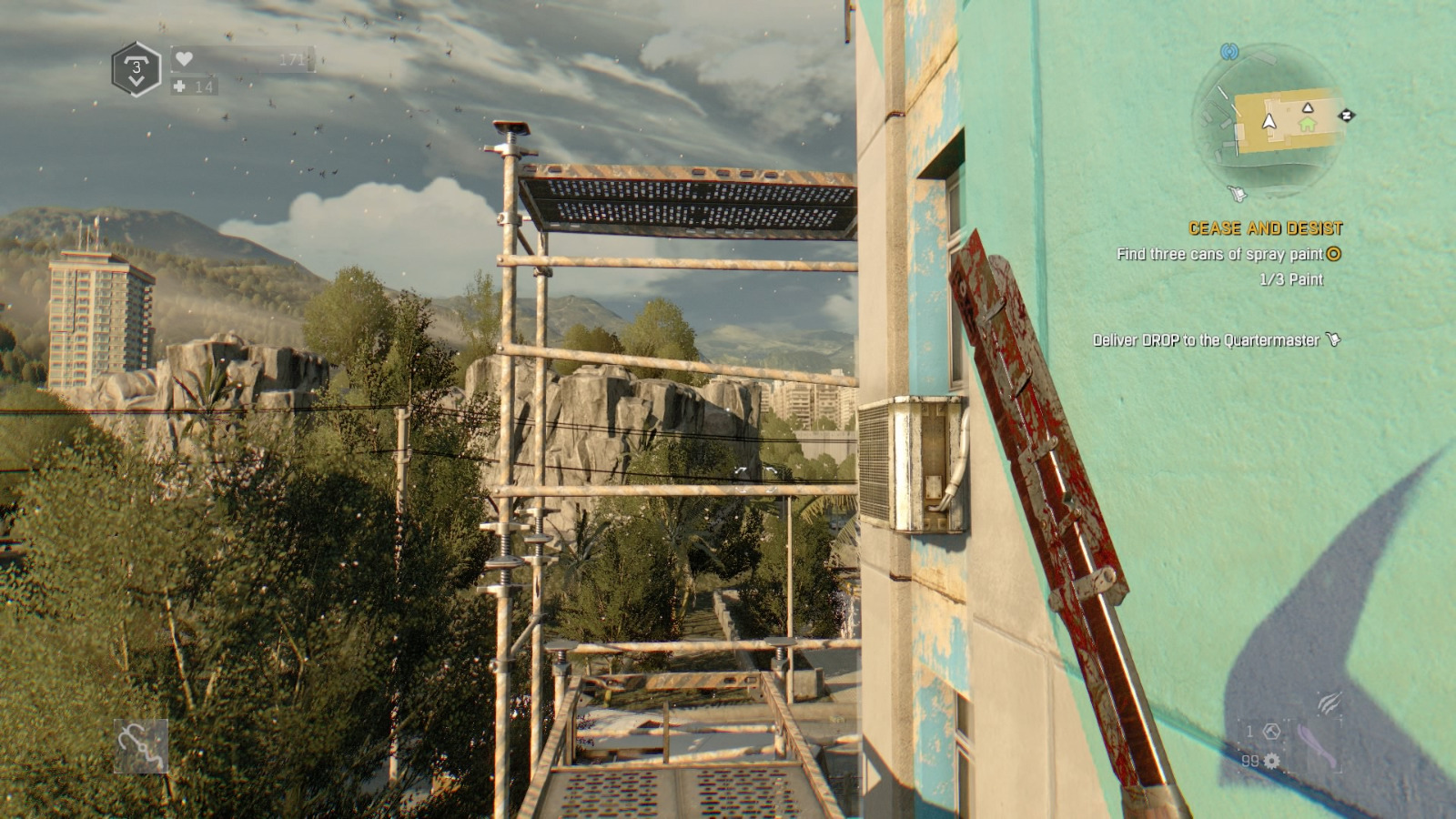Click the claw scratch damage indicator
1456x819 pixels.
tap(1330, 703)
